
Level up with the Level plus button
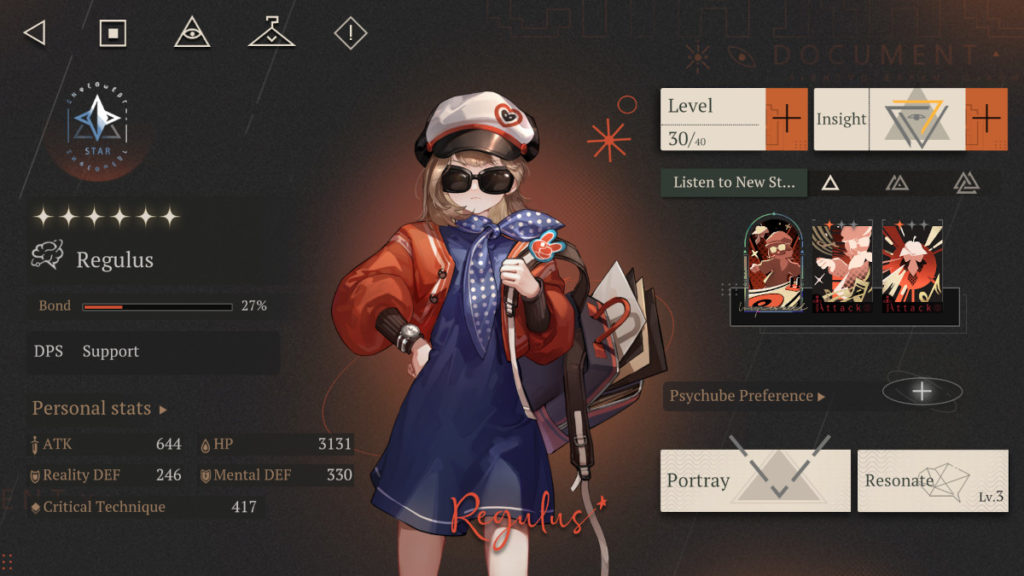point(786,119)
